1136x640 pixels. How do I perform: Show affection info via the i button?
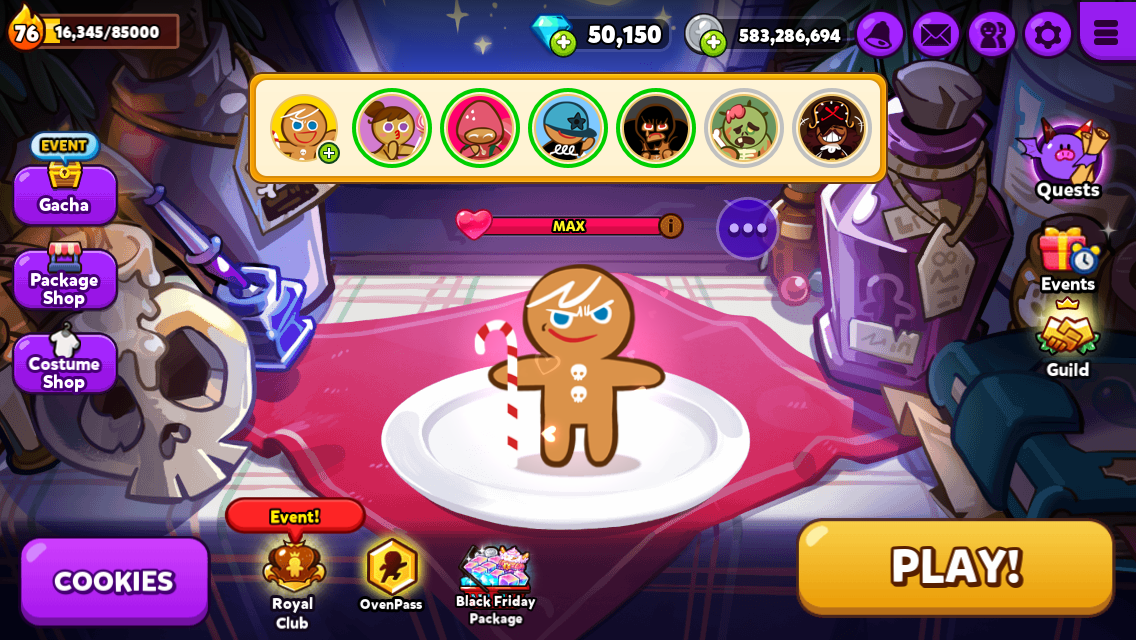(x=671, y=226)
